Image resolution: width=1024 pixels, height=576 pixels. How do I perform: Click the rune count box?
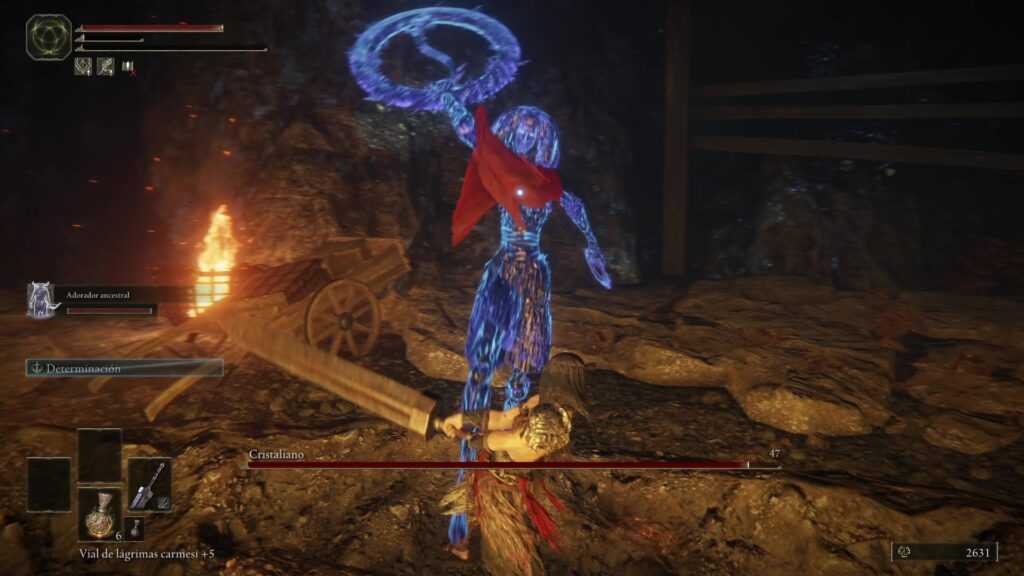pos(944,551)
